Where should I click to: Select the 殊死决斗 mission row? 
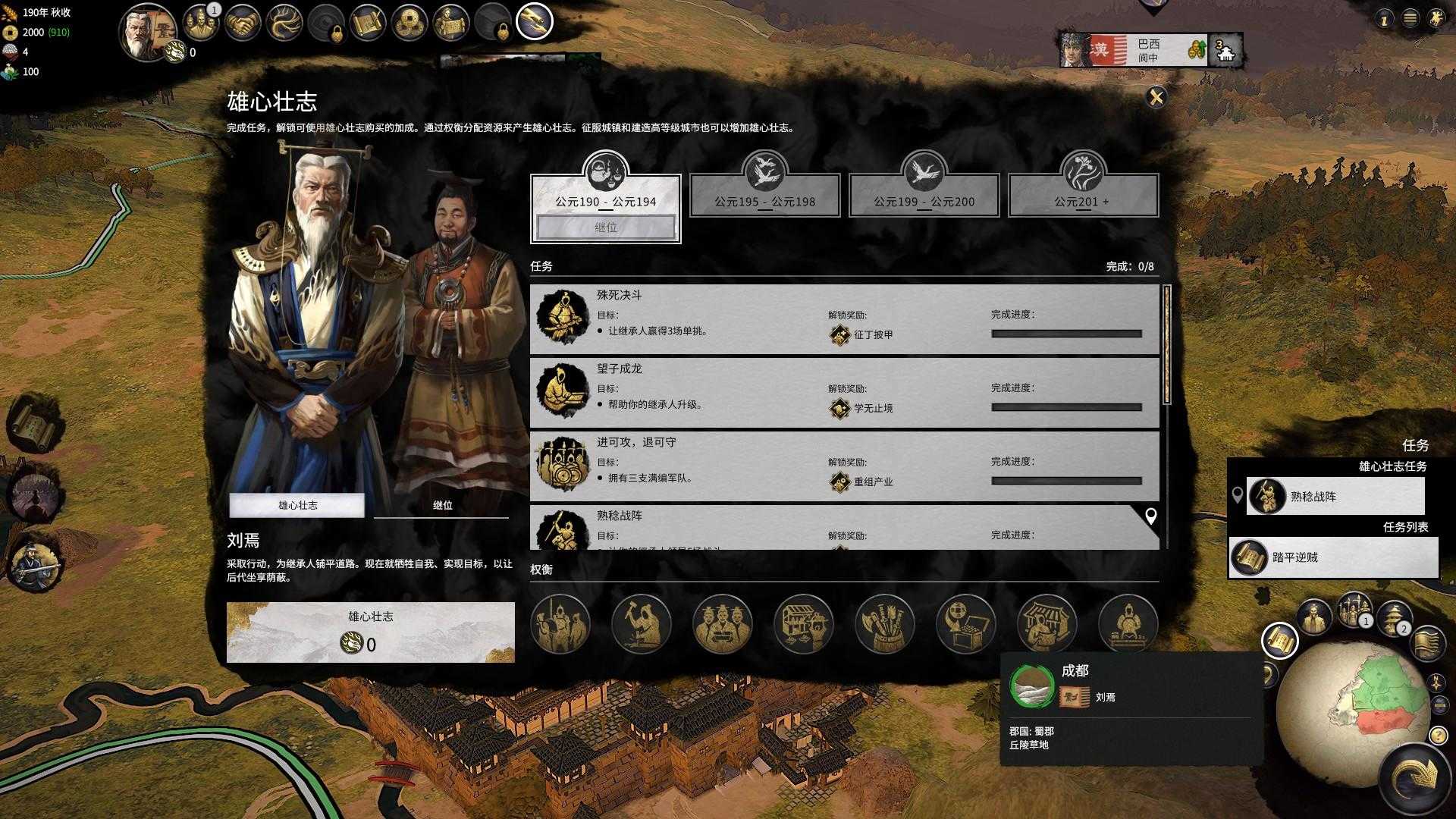[844, 319]
